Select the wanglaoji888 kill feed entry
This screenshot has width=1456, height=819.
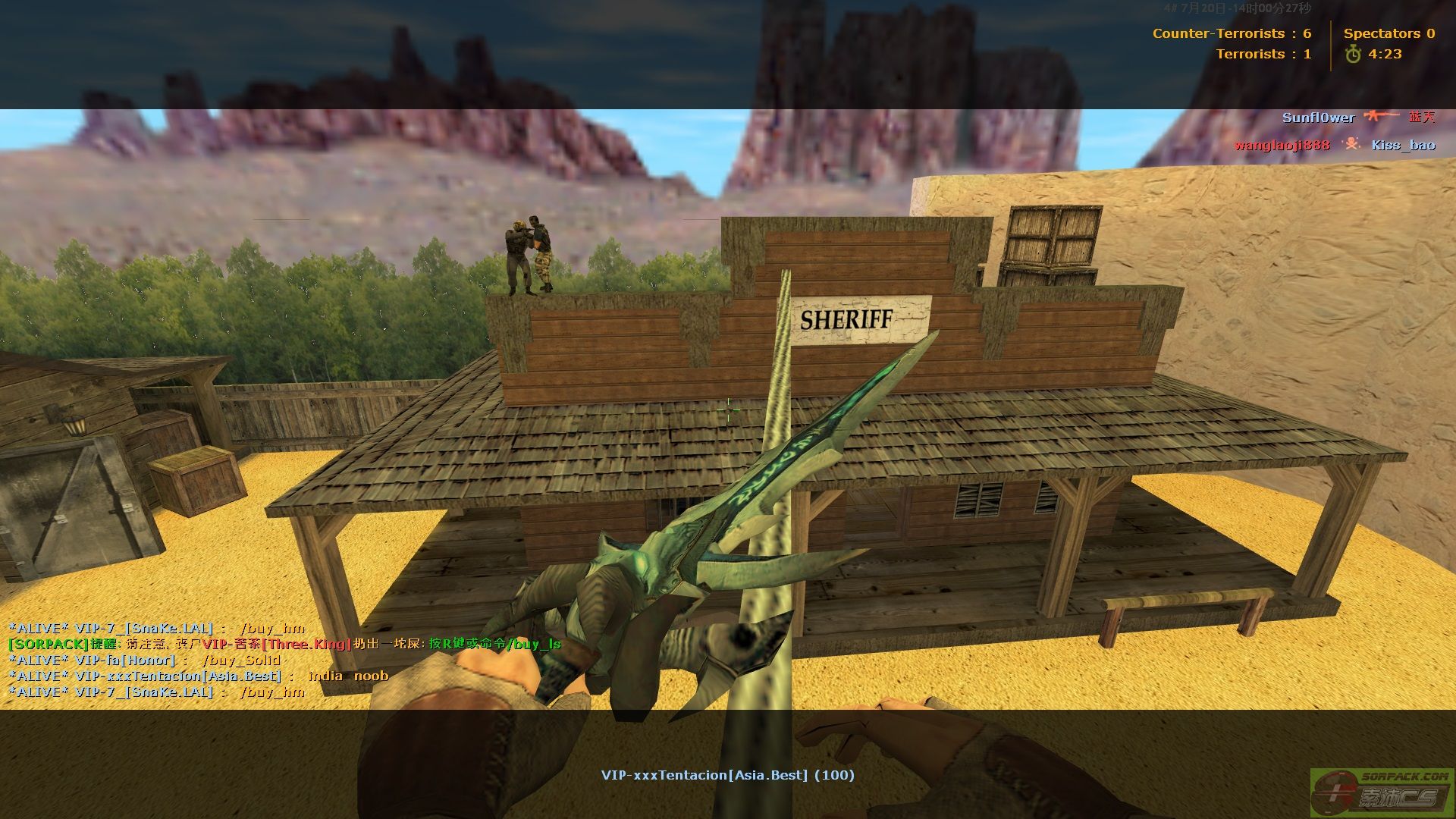tap(1334, 145)
